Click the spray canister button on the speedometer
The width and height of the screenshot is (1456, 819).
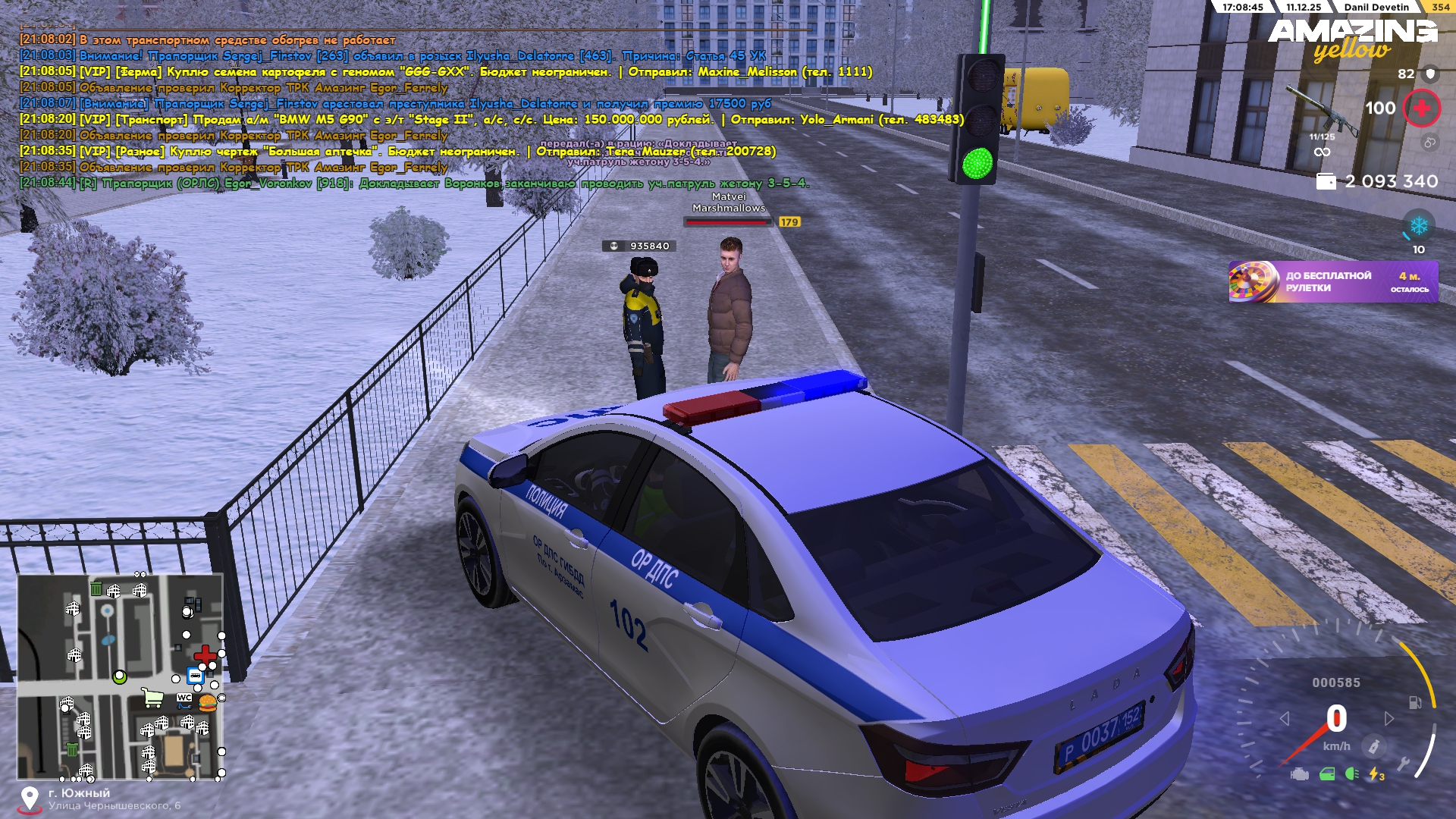(x=1373, y=747)
